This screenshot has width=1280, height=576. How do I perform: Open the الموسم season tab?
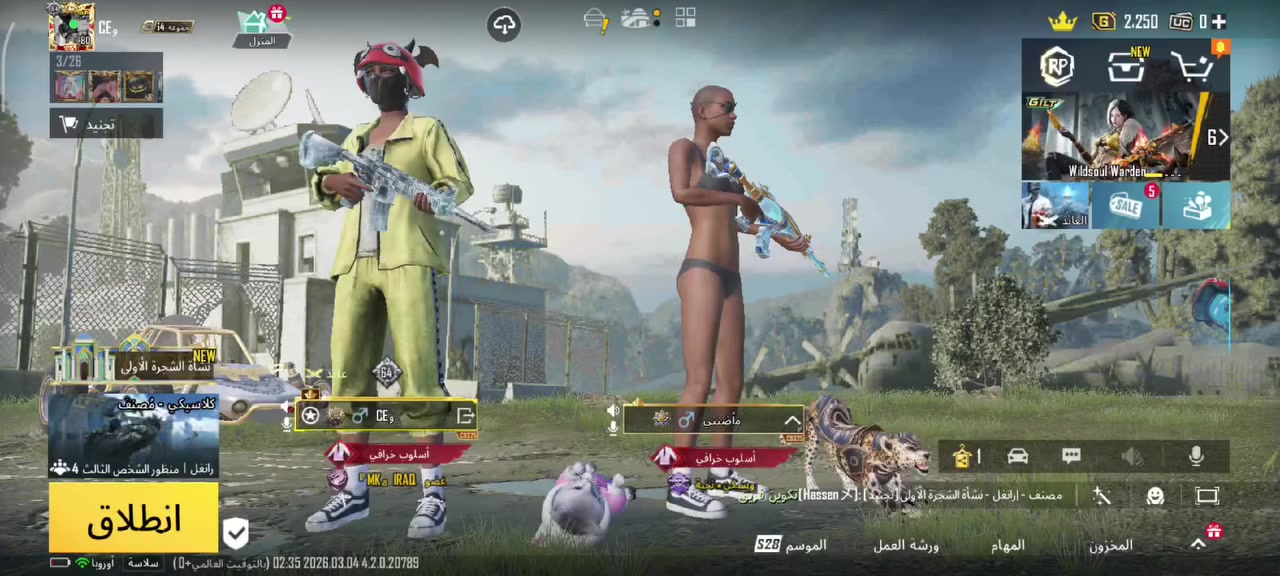(792, 545)
